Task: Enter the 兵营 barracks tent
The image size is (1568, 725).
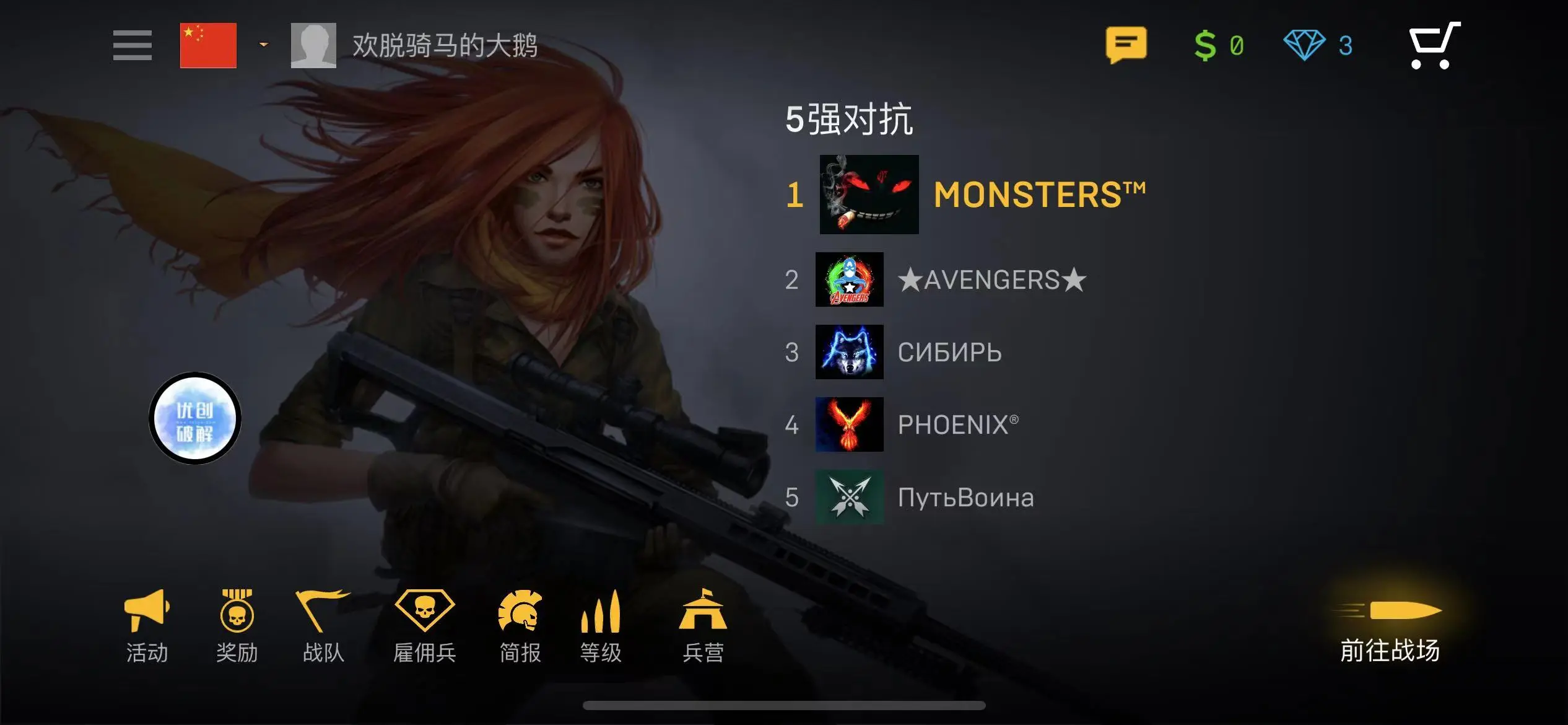Action: point(703,626)
